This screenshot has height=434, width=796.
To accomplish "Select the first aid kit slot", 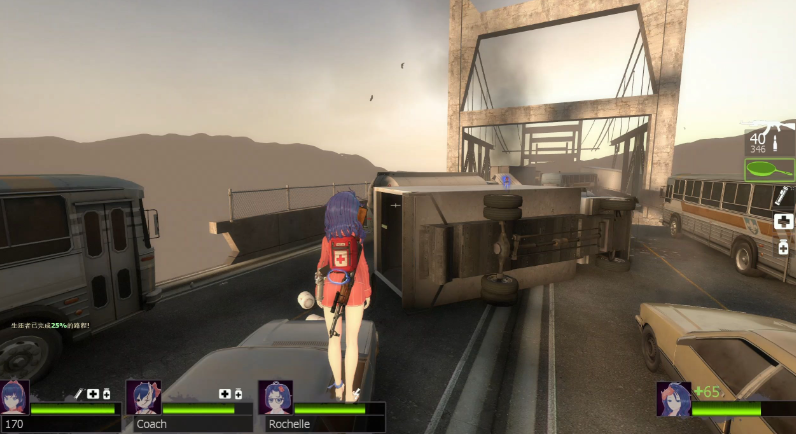I will (783, 221).
